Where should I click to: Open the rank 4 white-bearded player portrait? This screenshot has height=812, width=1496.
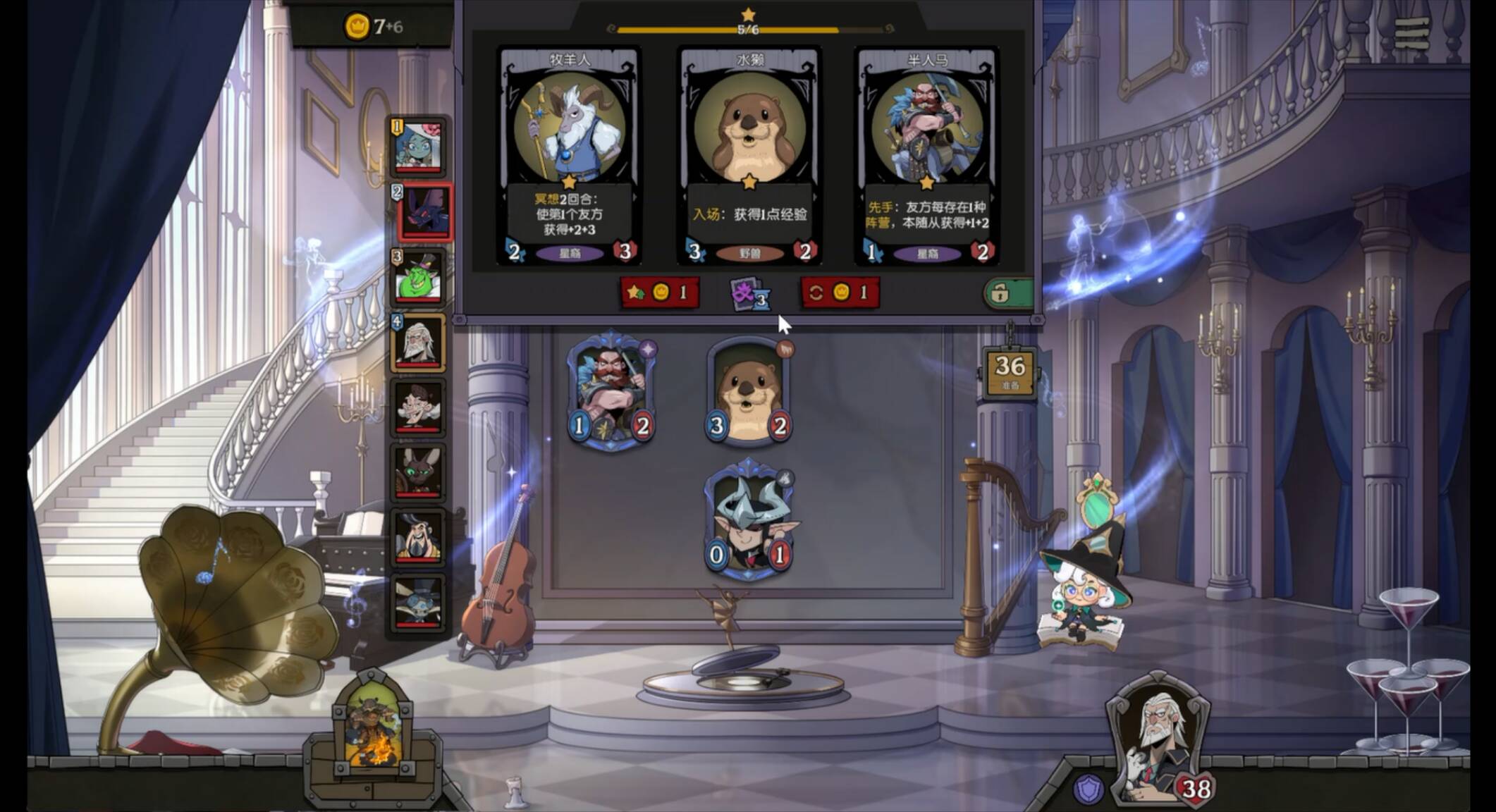click(419, 343)
